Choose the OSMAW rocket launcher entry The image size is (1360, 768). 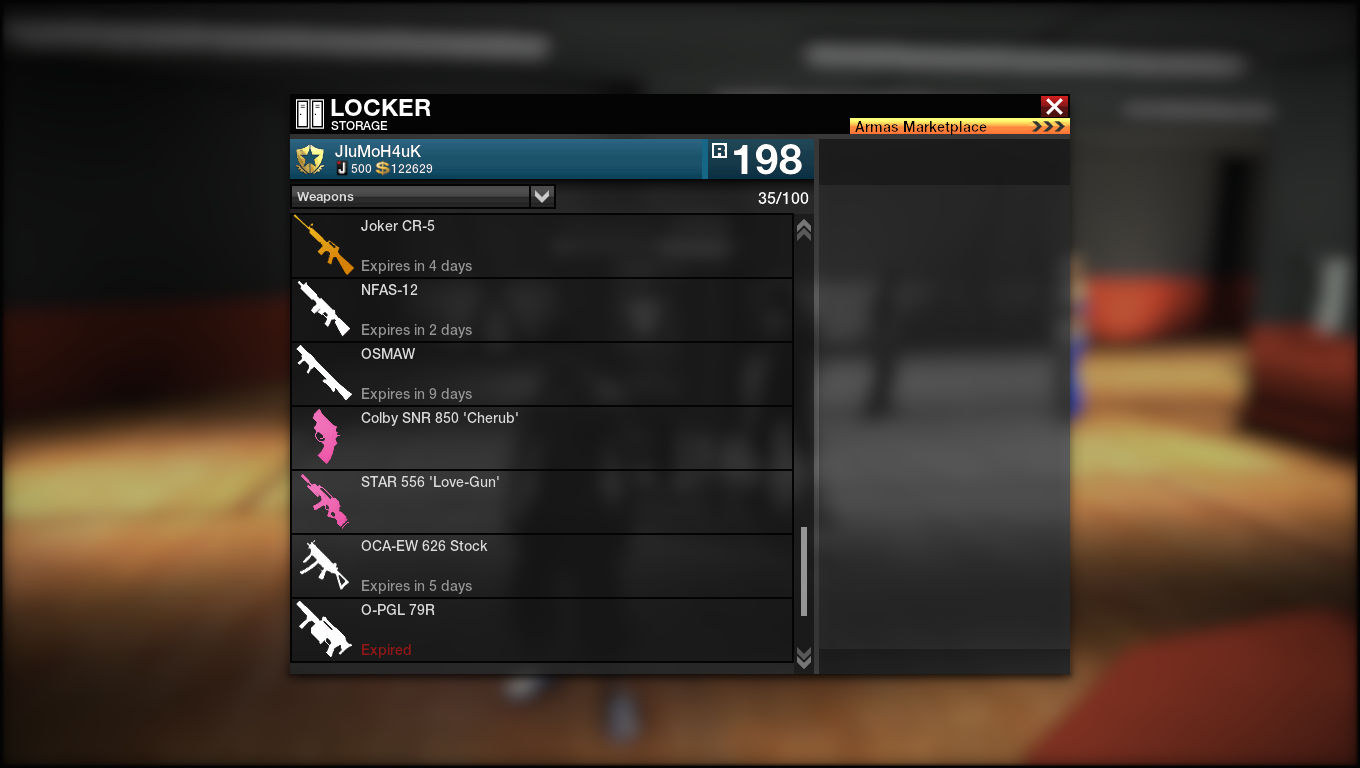[x=541, y=374]
